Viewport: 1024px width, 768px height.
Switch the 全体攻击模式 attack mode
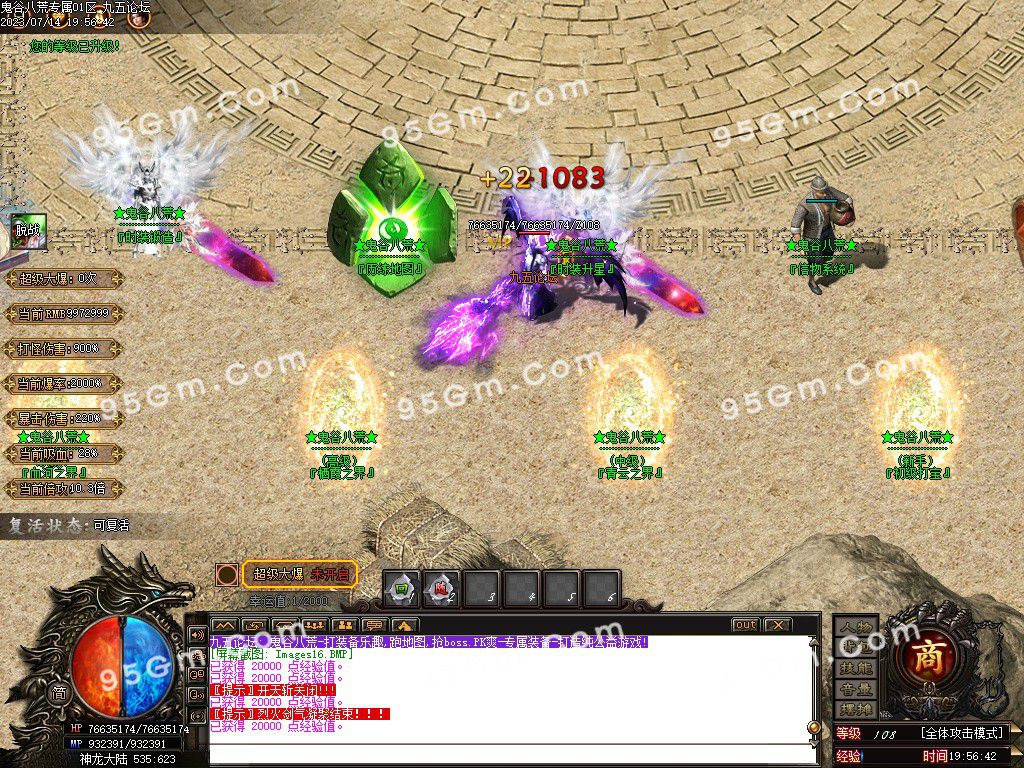(x=962, y=733)
